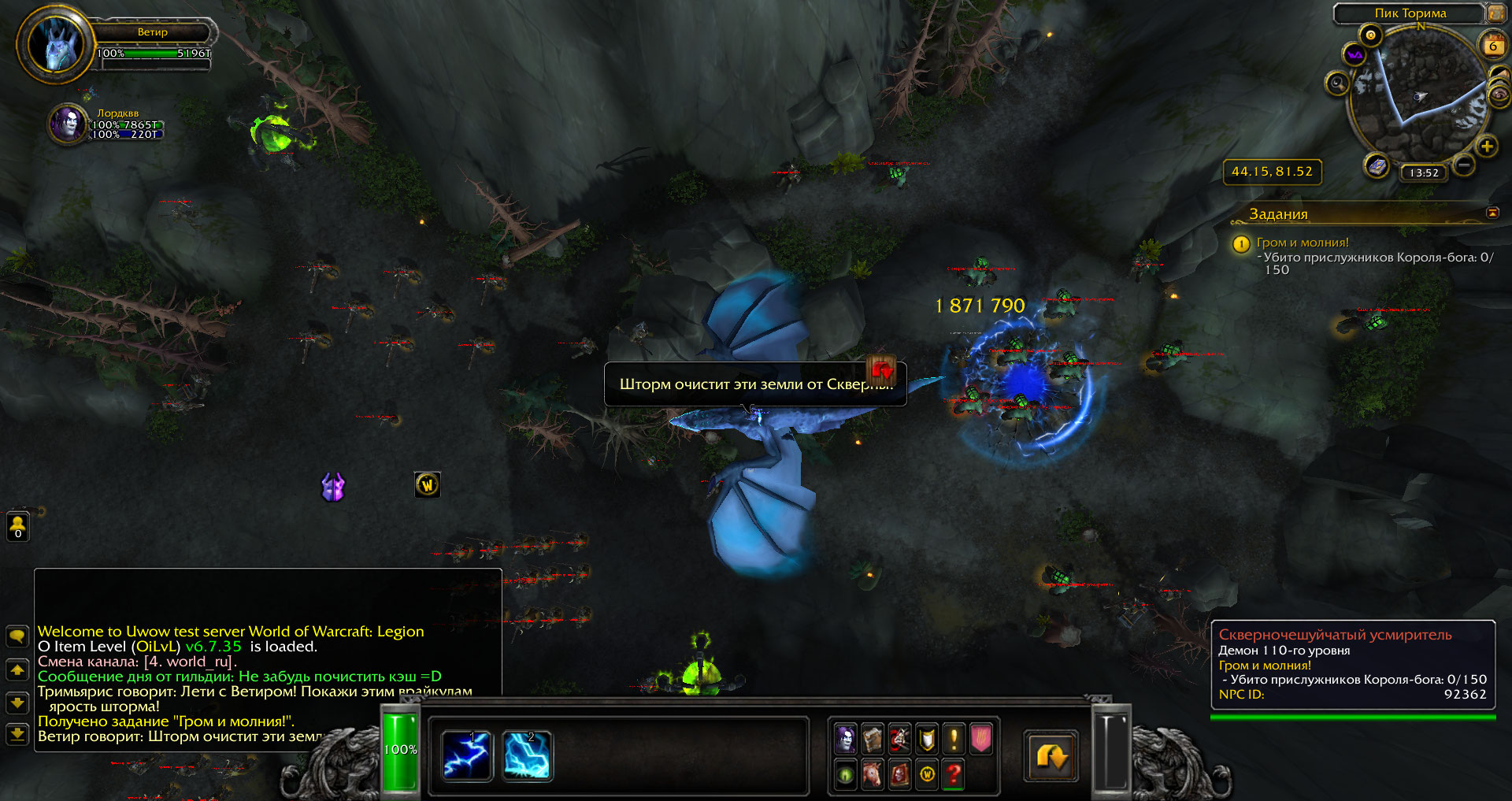Image resolution: width=1512 pixels, height=801 pixels.
Task: Activate the second chain lightning ability
Action: pos(527,755)
